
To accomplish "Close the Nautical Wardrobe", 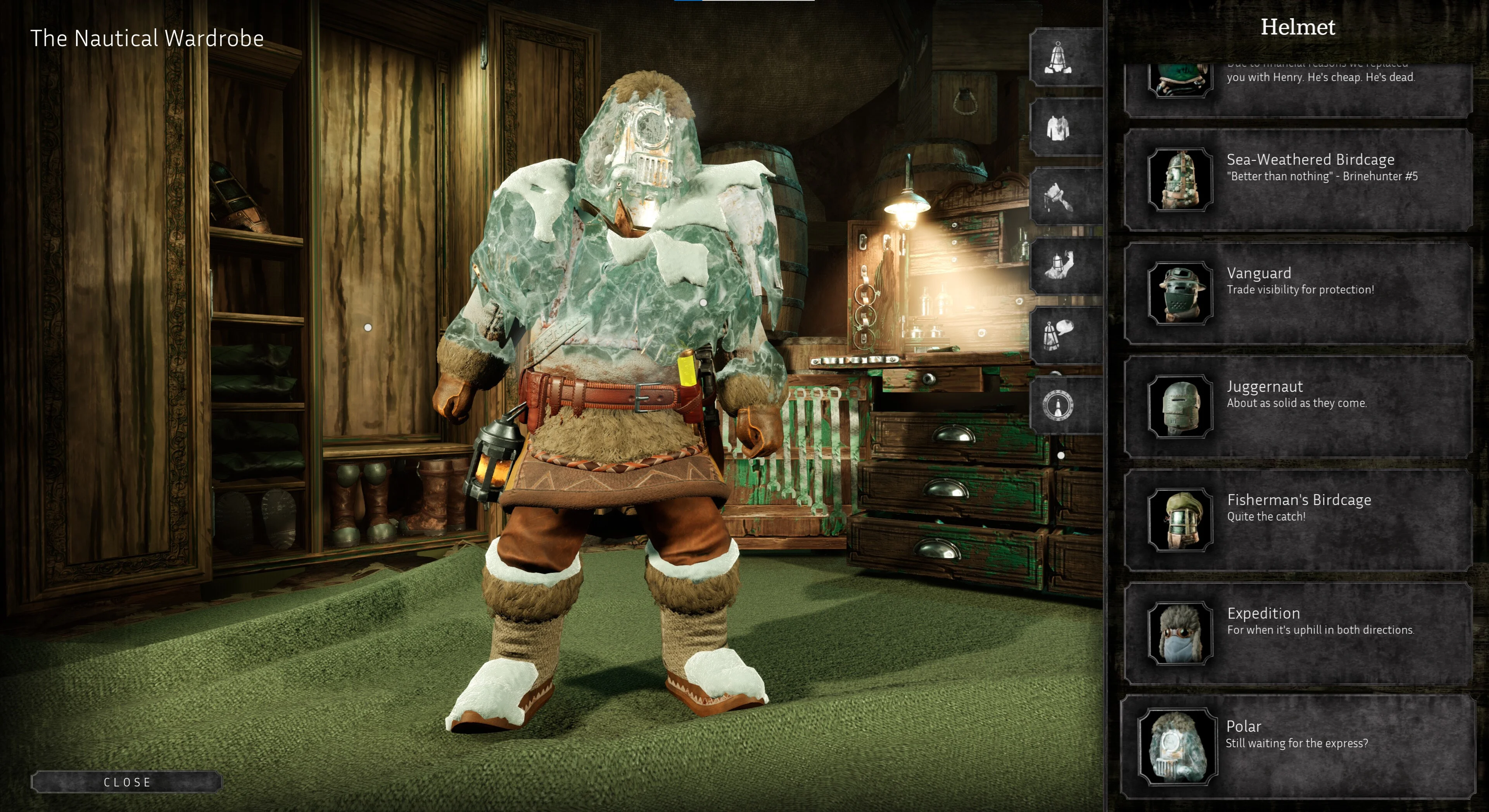I will point(126,782).
